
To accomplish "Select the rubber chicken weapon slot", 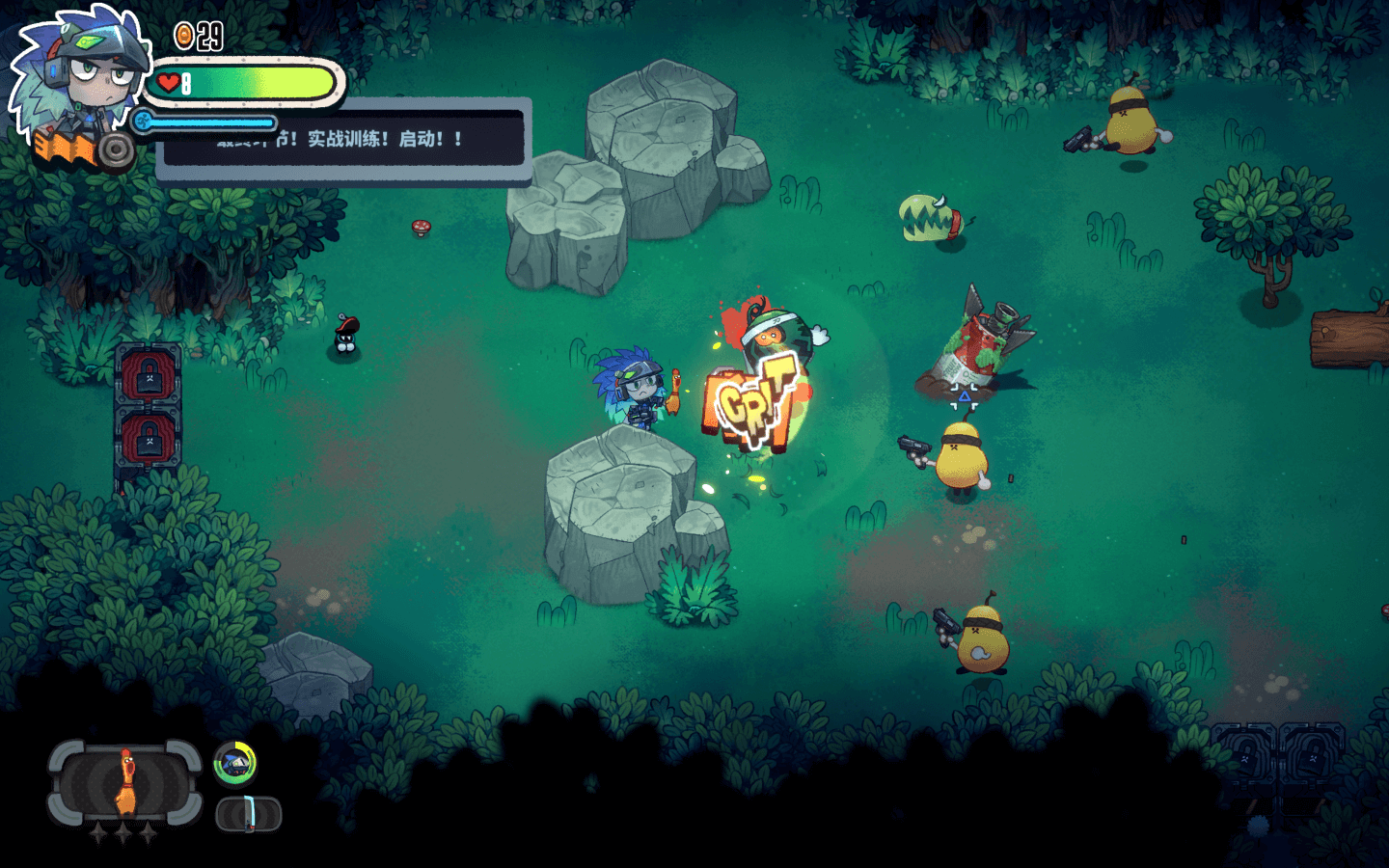I will pyautogui.click(x=125, y=782).
